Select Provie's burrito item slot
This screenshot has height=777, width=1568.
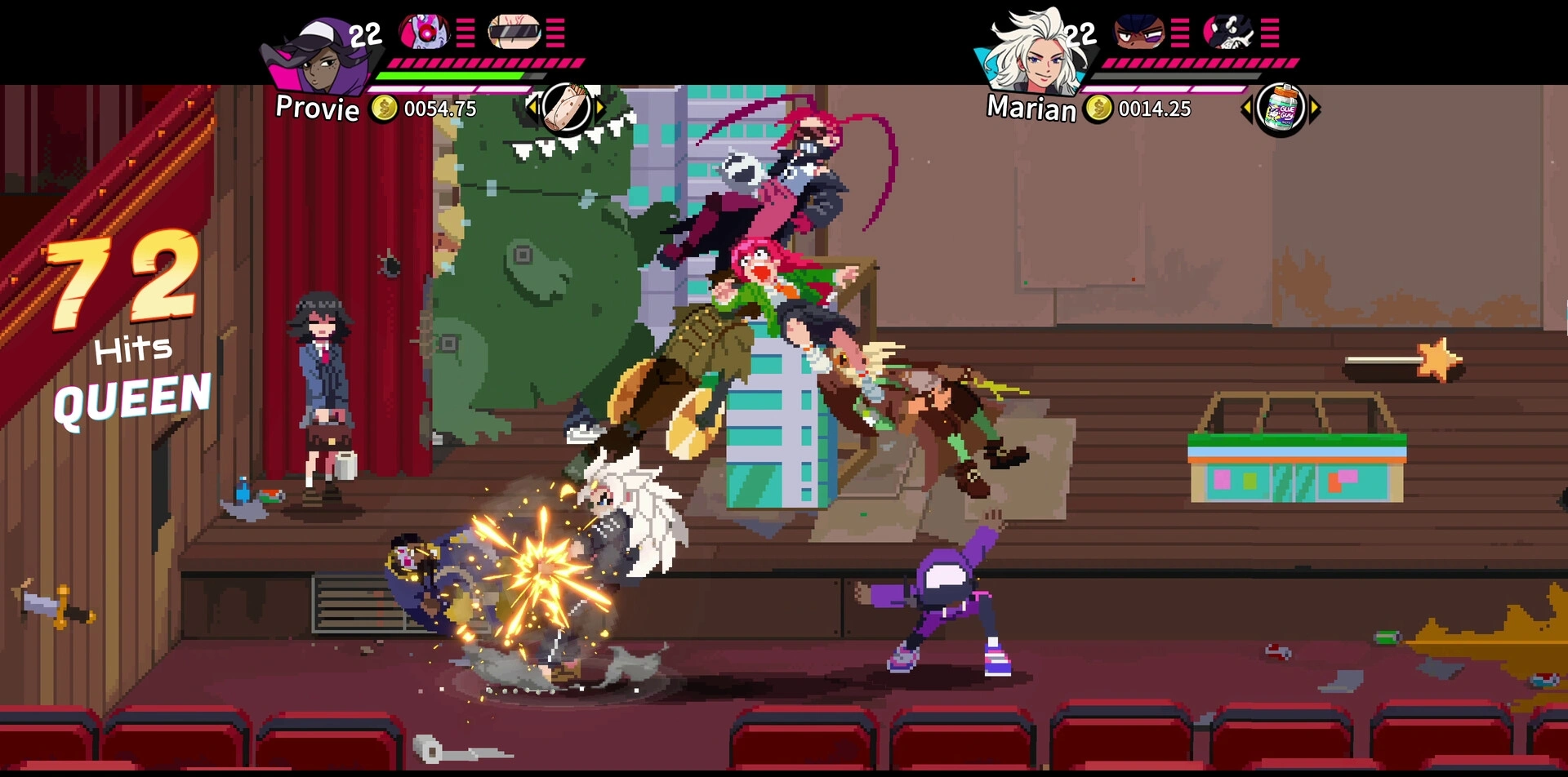[567, 109]
